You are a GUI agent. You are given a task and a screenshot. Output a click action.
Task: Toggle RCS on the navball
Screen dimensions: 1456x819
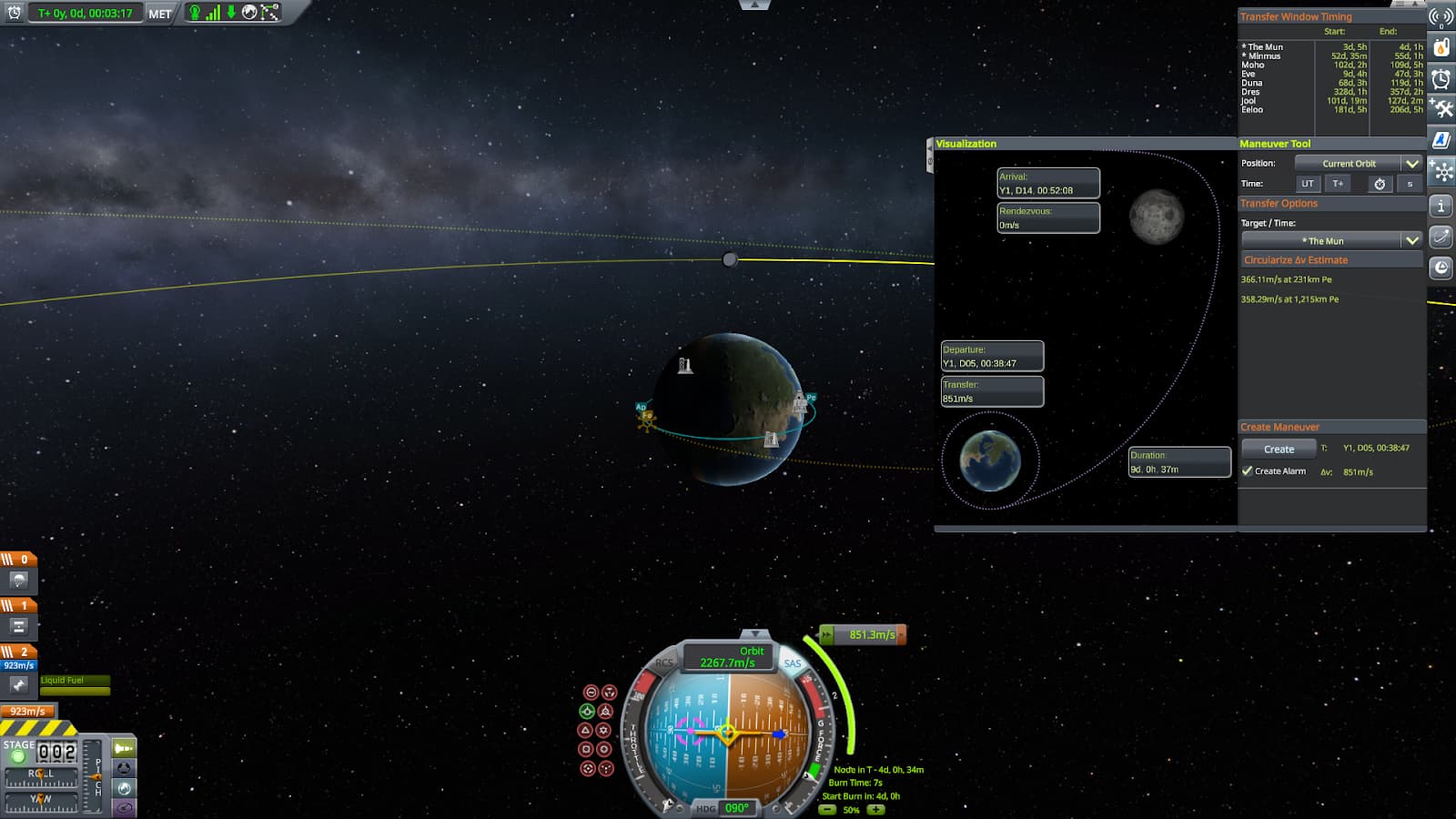[x=665, y=663]
